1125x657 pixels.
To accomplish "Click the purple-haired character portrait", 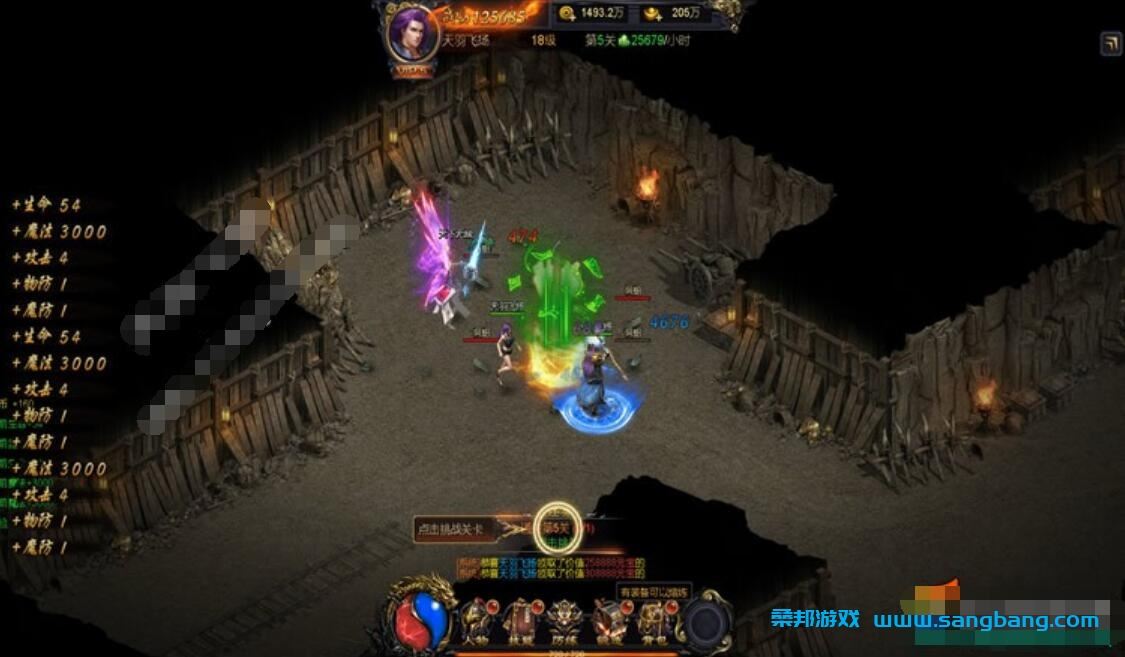I will [x=411, y=34].
